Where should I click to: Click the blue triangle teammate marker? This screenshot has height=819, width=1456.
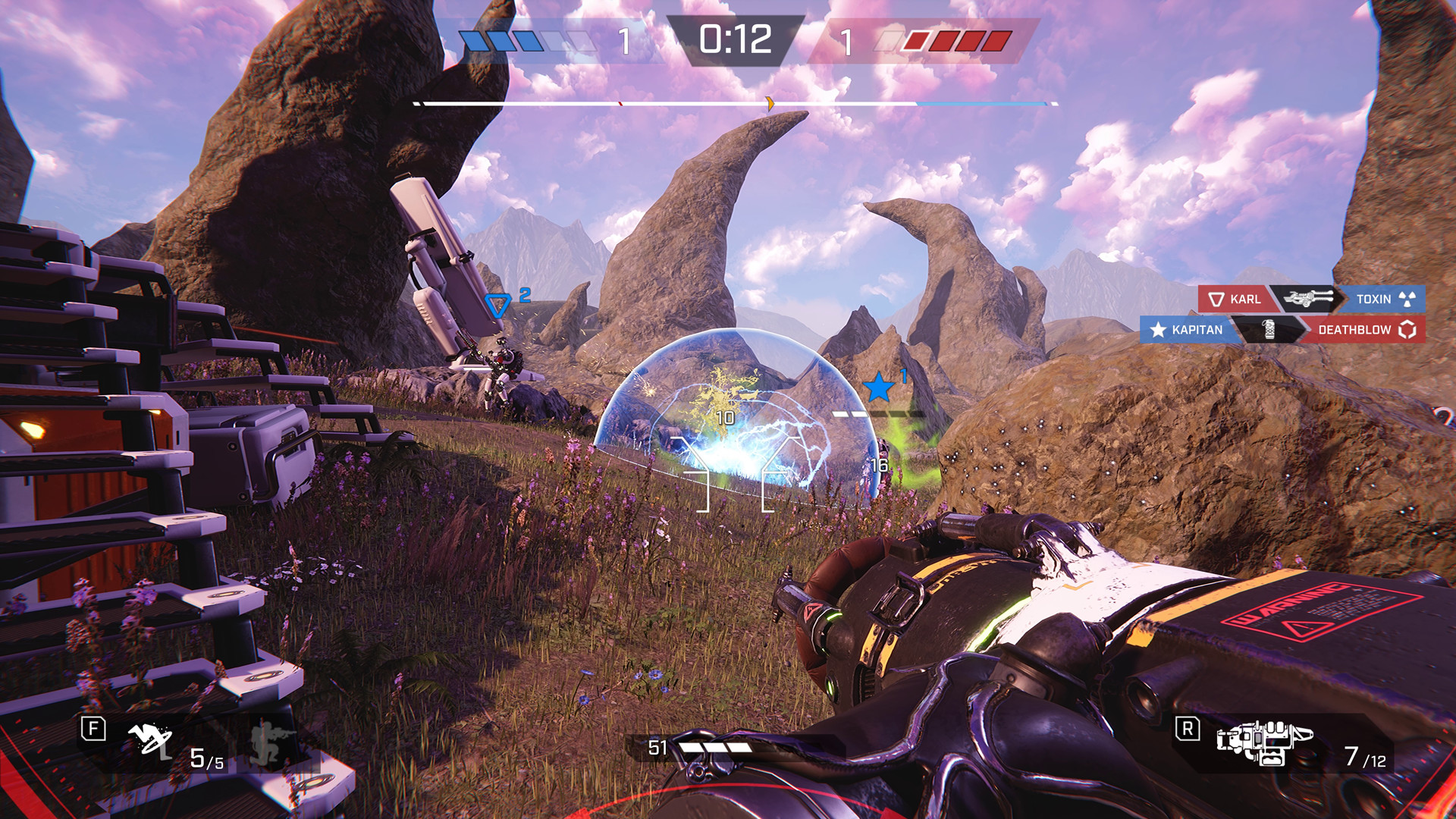pos(497,306)
